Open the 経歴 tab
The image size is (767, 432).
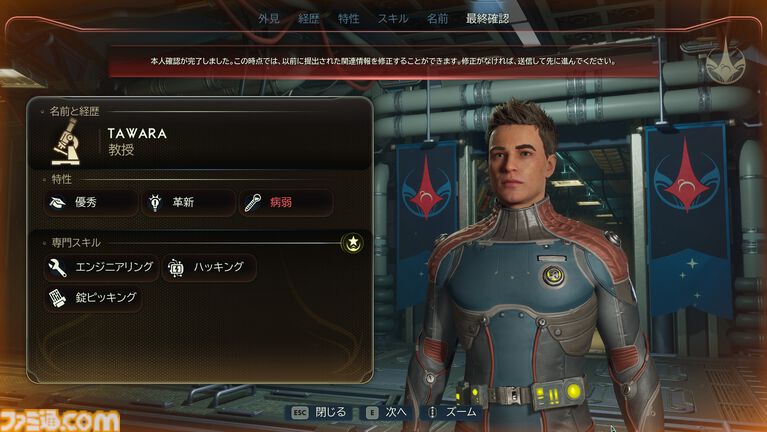click(x=309, y=19)
